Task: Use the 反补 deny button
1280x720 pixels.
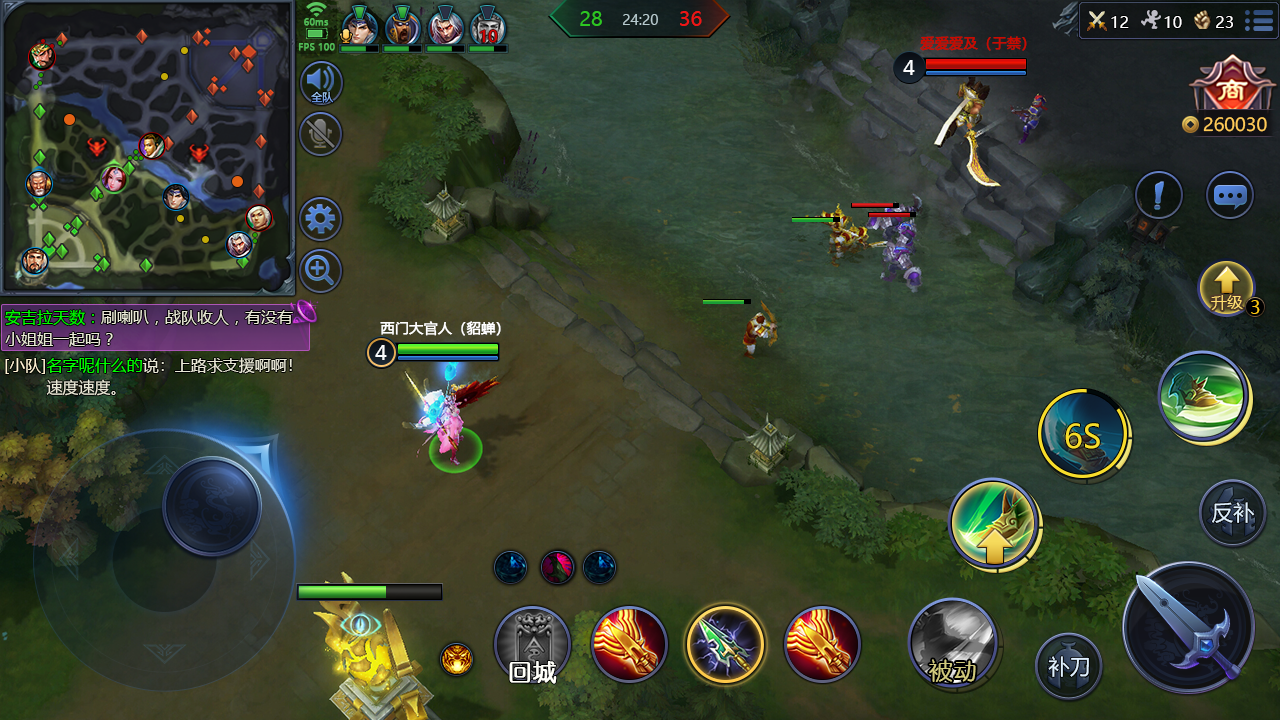Action: [x=1232, y=512]
